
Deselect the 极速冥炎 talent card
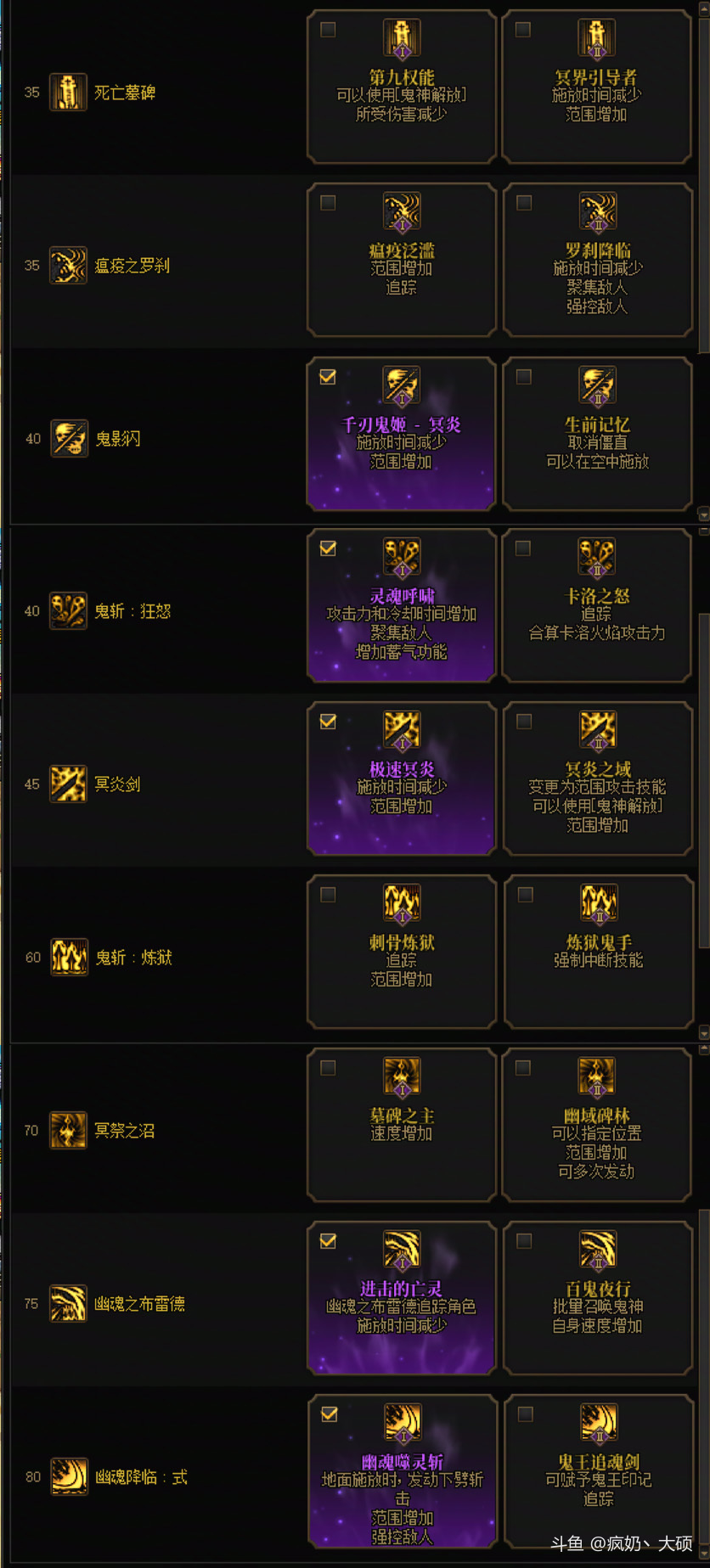coord(401,778)
